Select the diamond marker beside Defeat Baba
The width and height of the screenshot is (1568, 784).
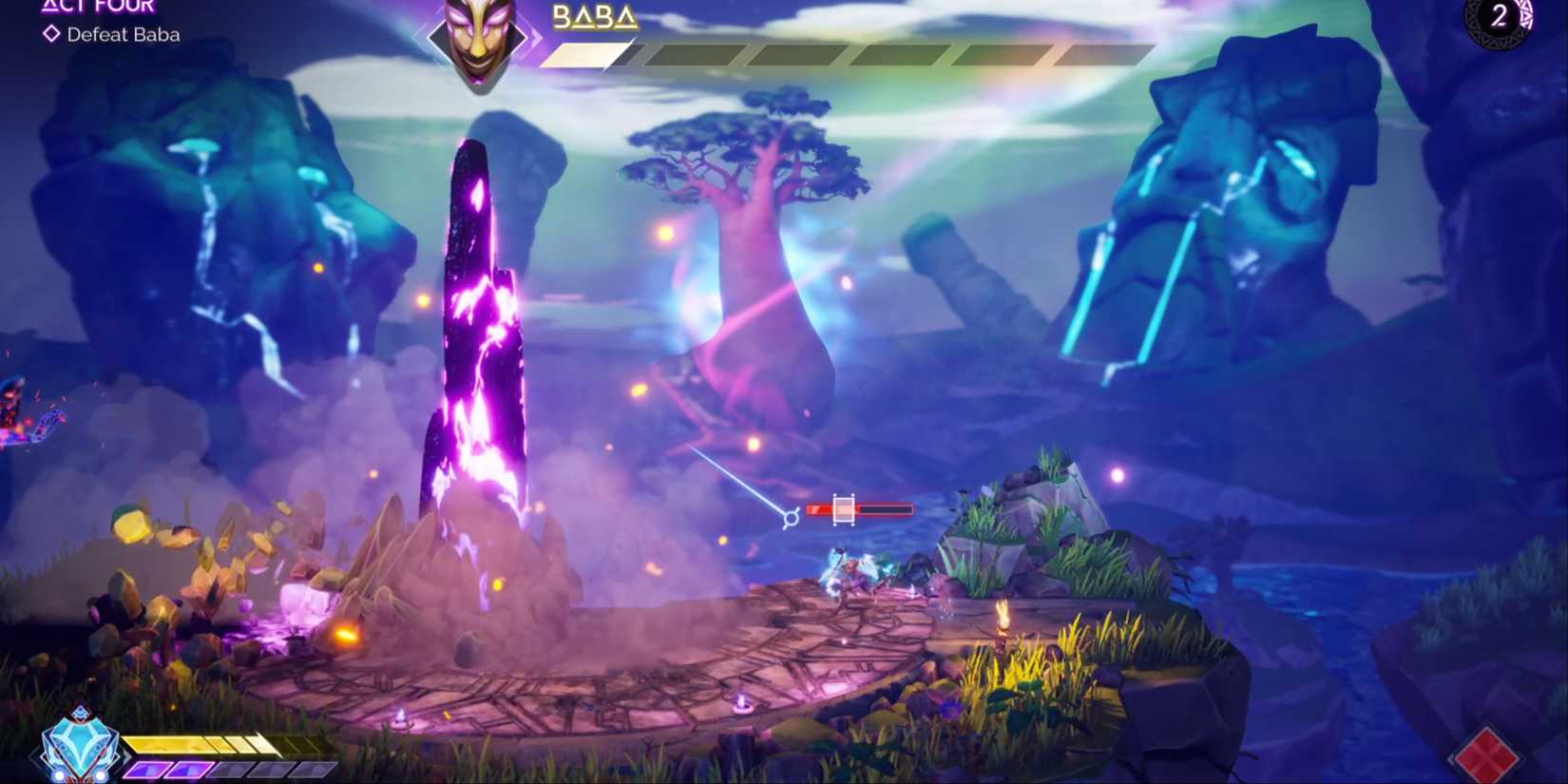click(50, 34)
